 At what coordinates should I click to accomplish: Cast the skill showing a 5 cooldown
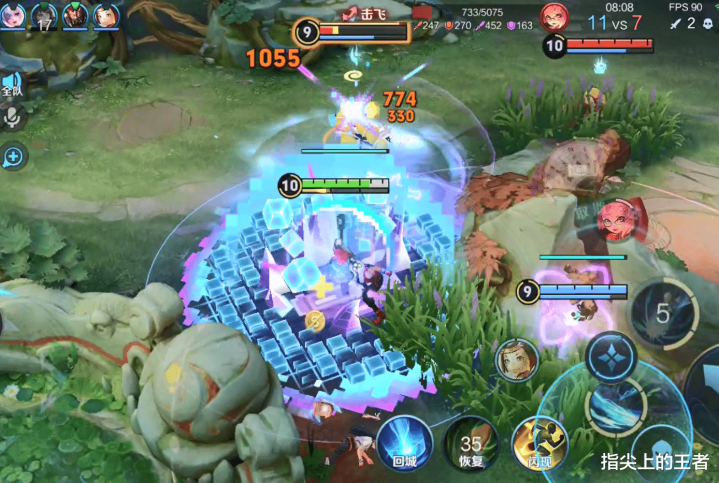point(662,313)
